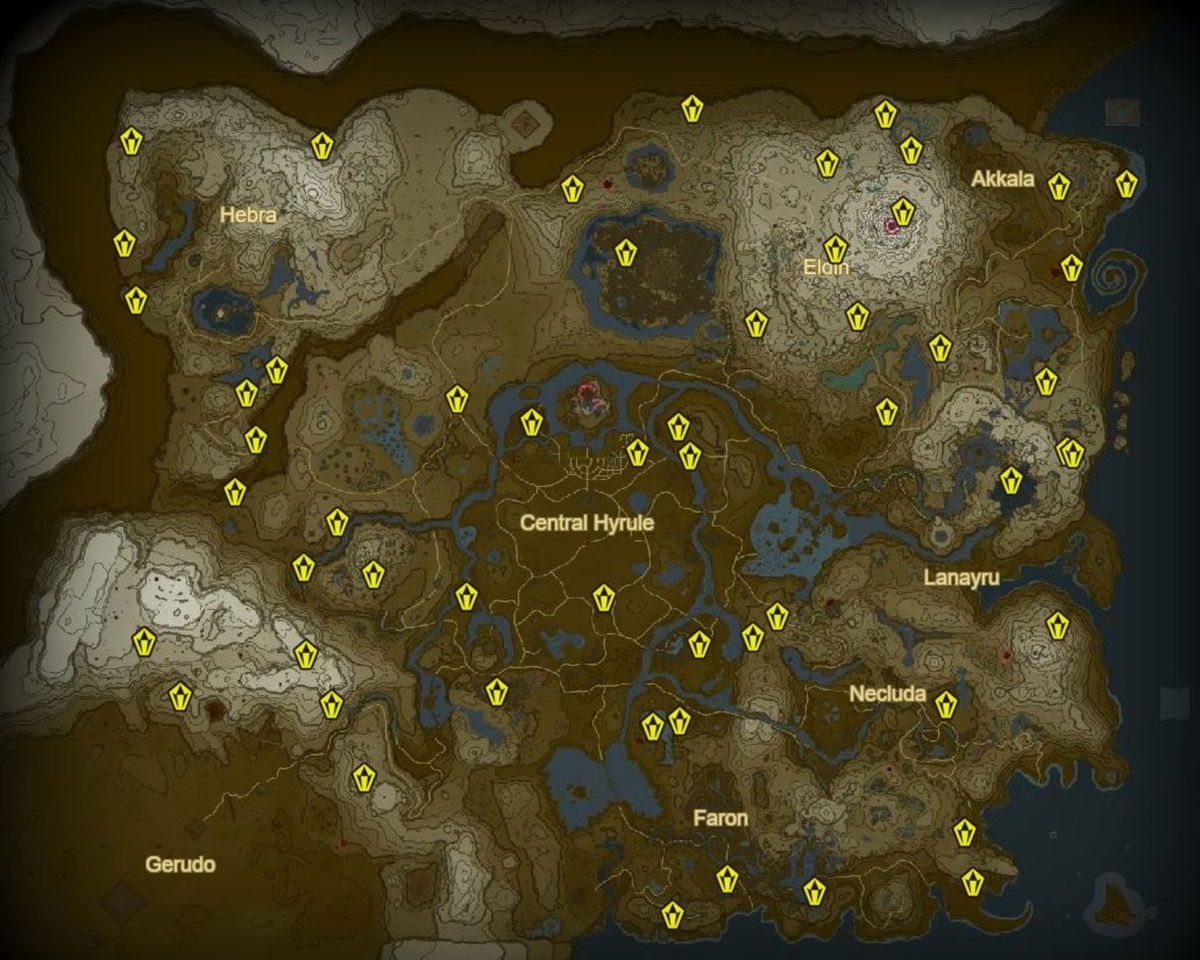
Task: Choose the Necluda region label
Action: coord(887,694)
